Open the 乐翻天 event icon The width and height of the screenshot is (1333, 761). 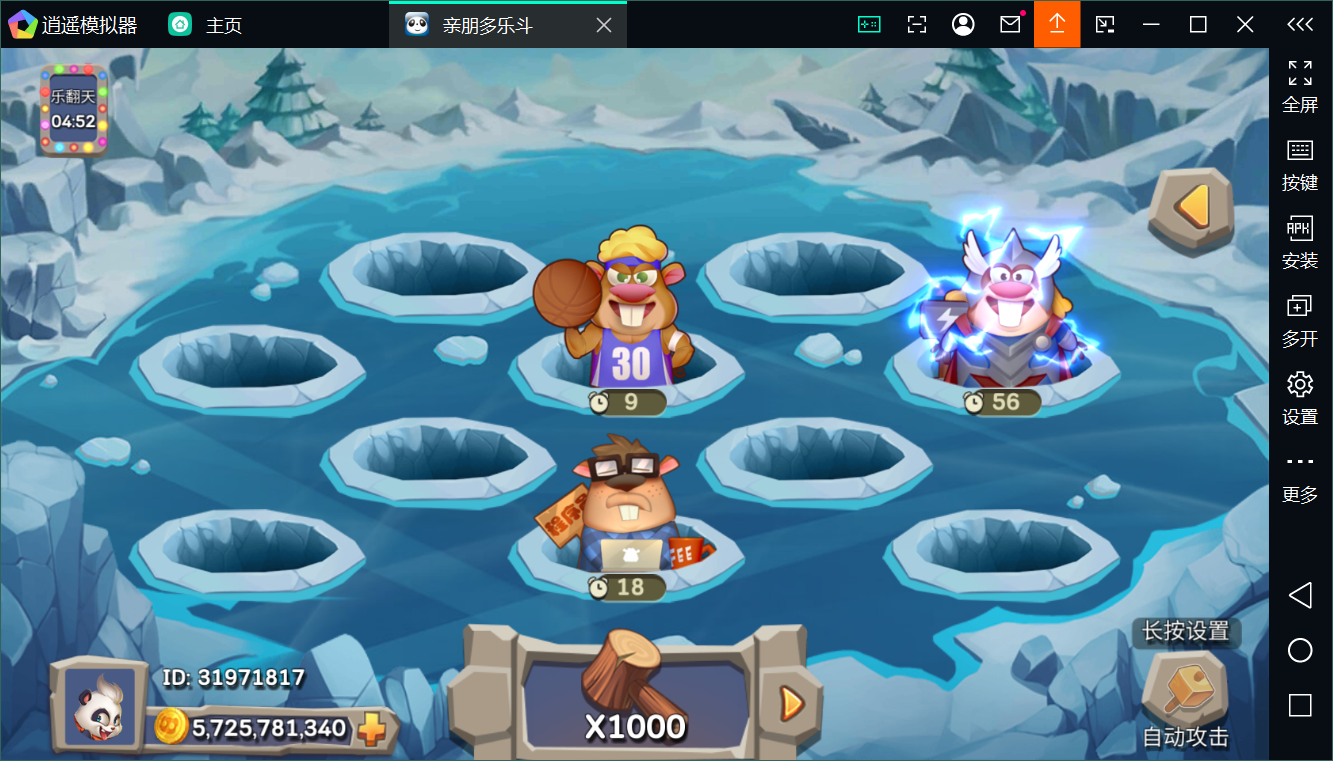pos(73,111)
